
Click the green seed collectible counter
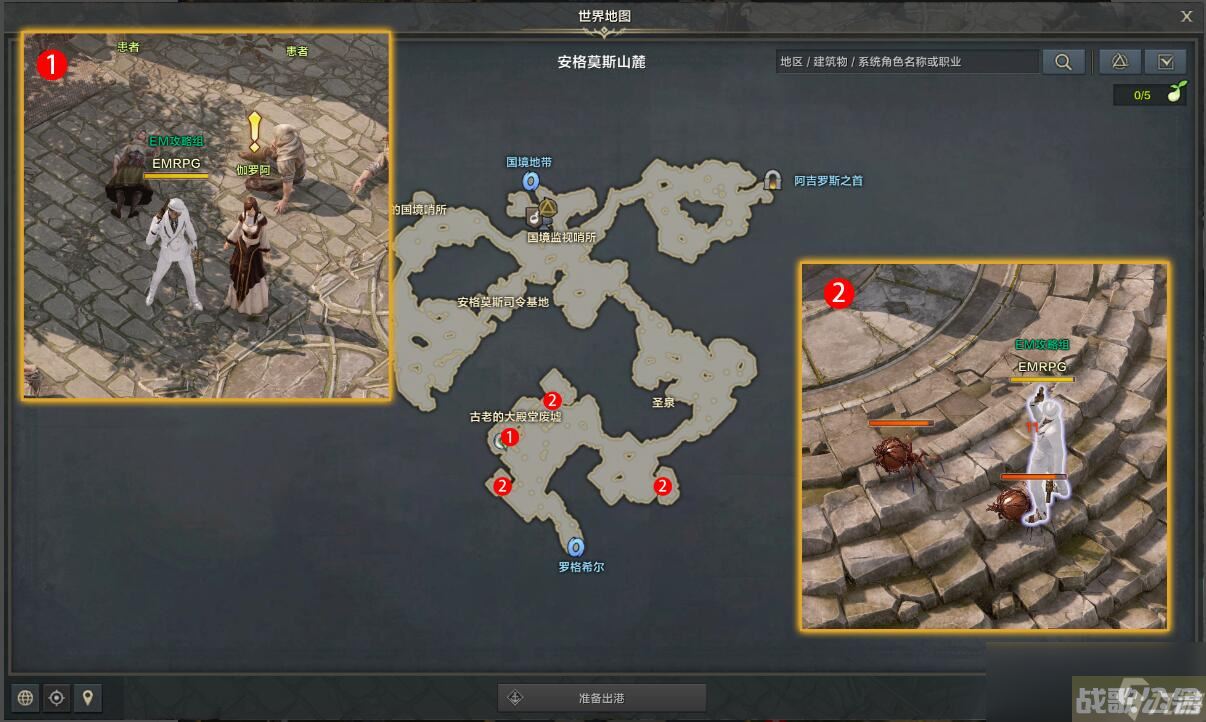click(x=1150, y=95)
